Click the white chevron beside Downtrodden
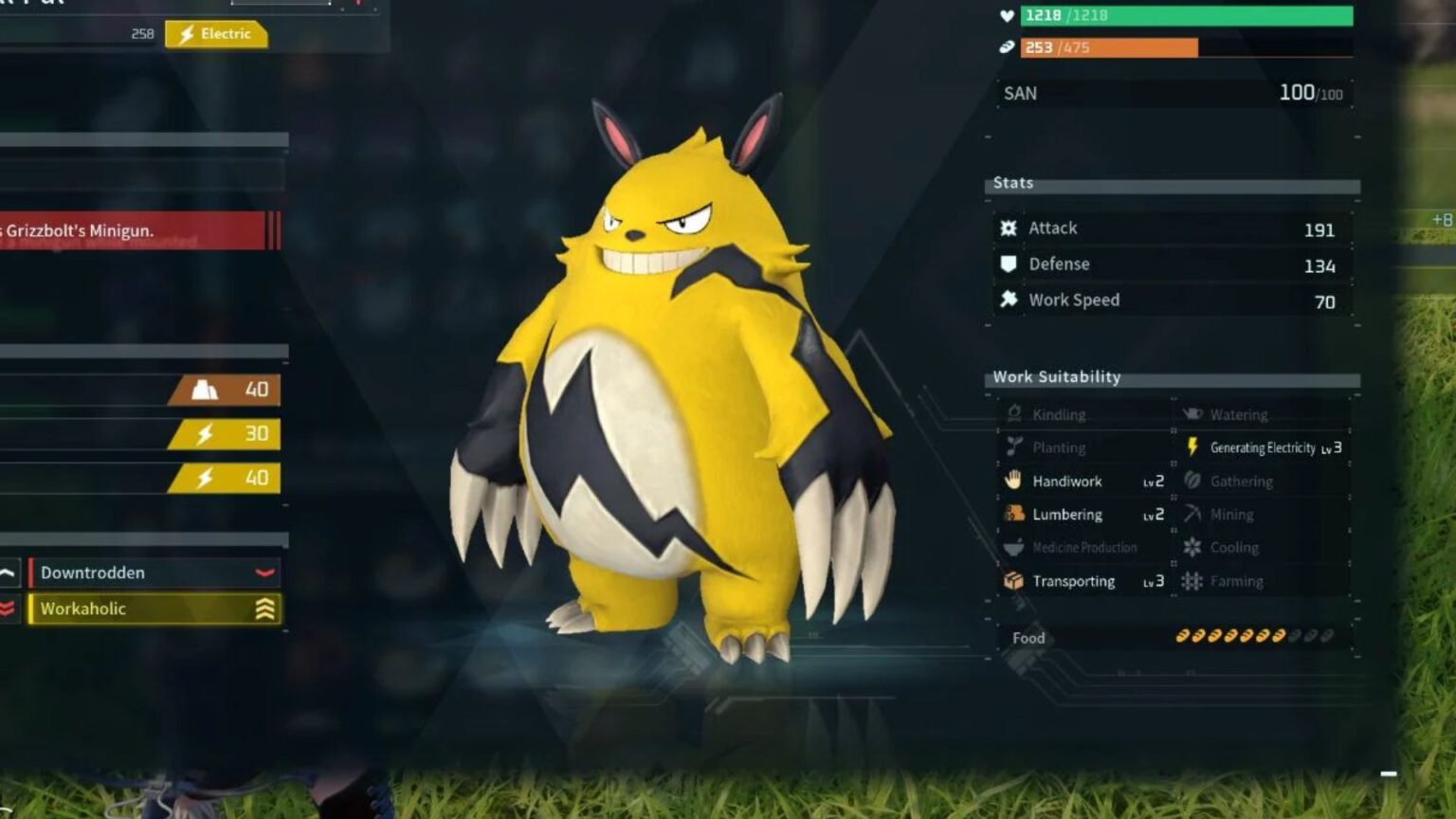 coord(8,573)
